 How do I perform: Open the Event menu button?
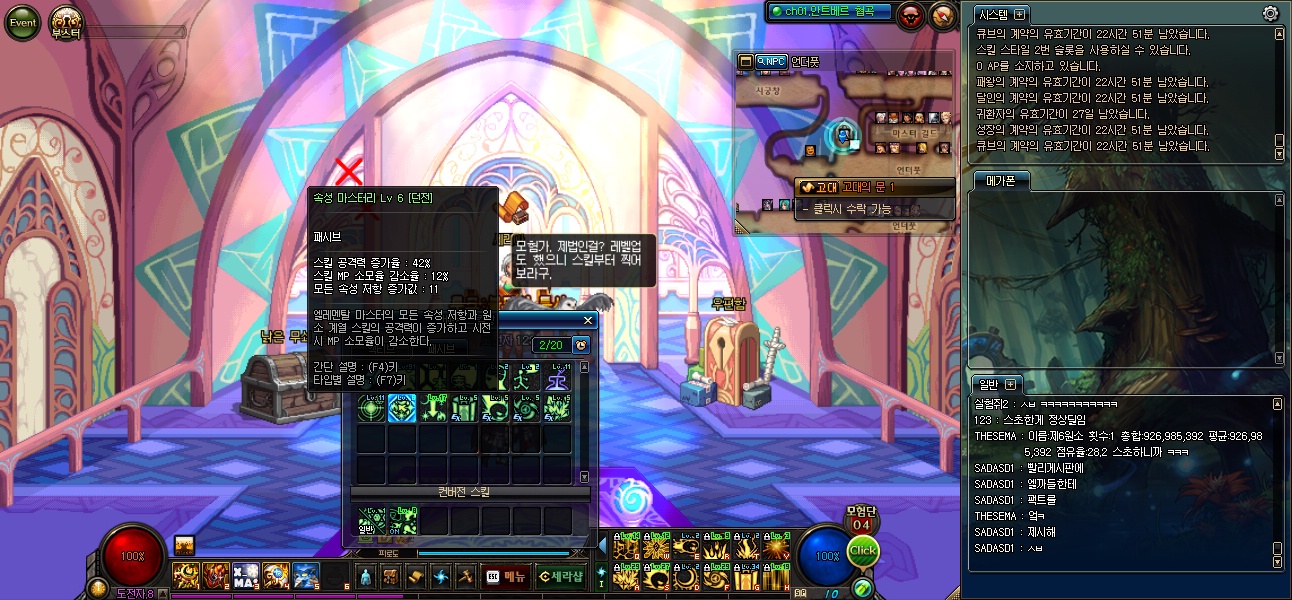[x=22, y=22]
